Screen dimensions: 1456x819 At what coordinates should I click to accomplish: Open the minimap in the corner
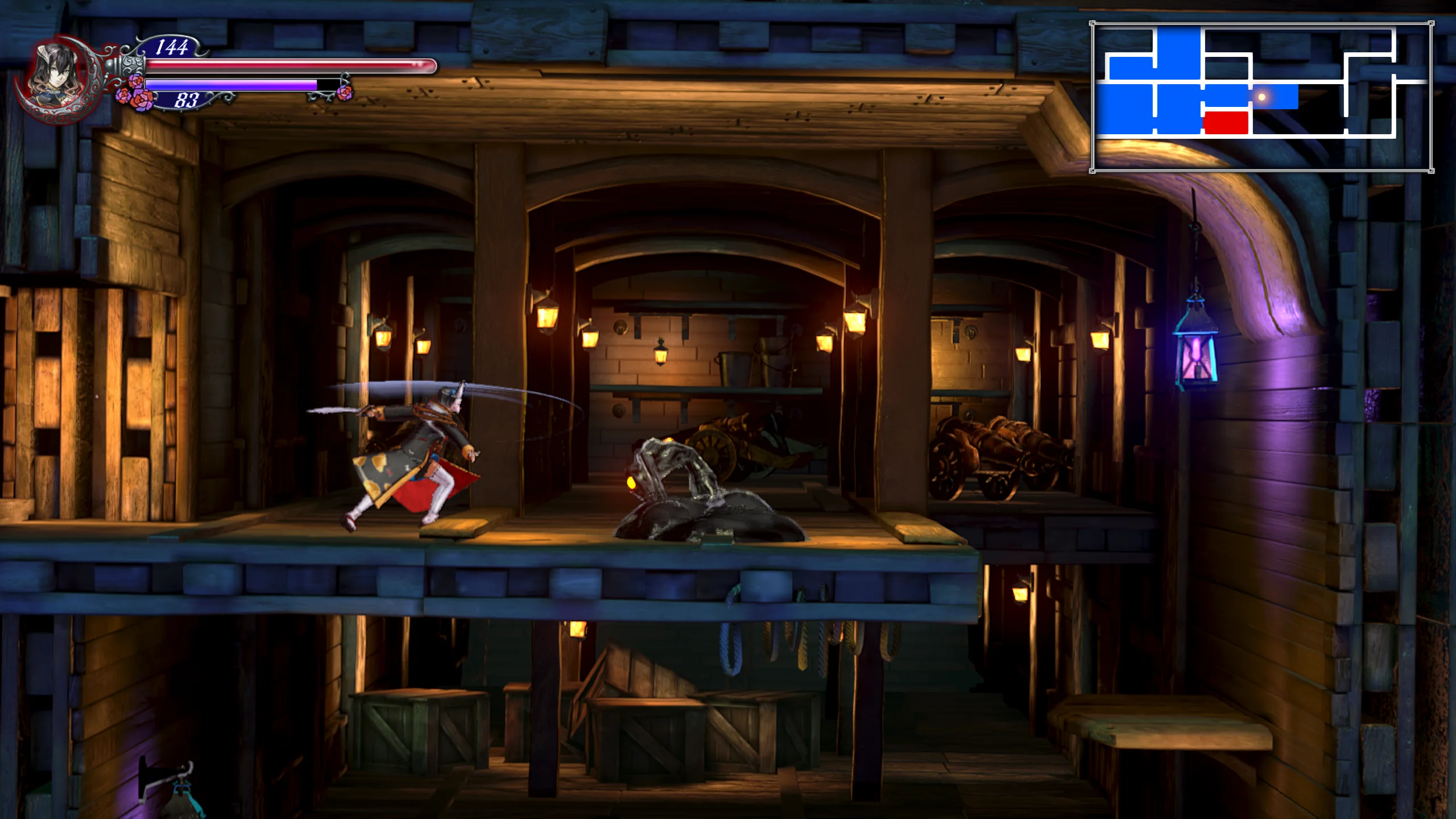click(1261, 97)
